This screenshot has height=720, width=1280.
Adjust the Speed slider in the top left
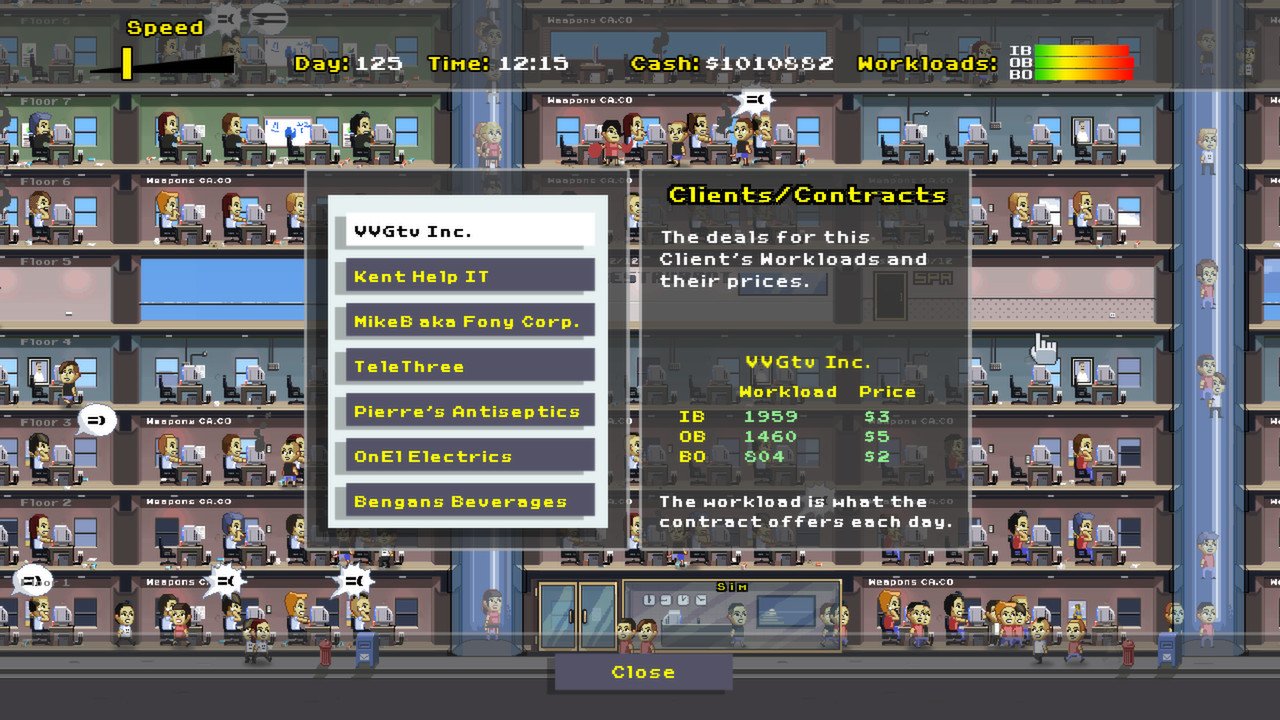click(128, 62)
